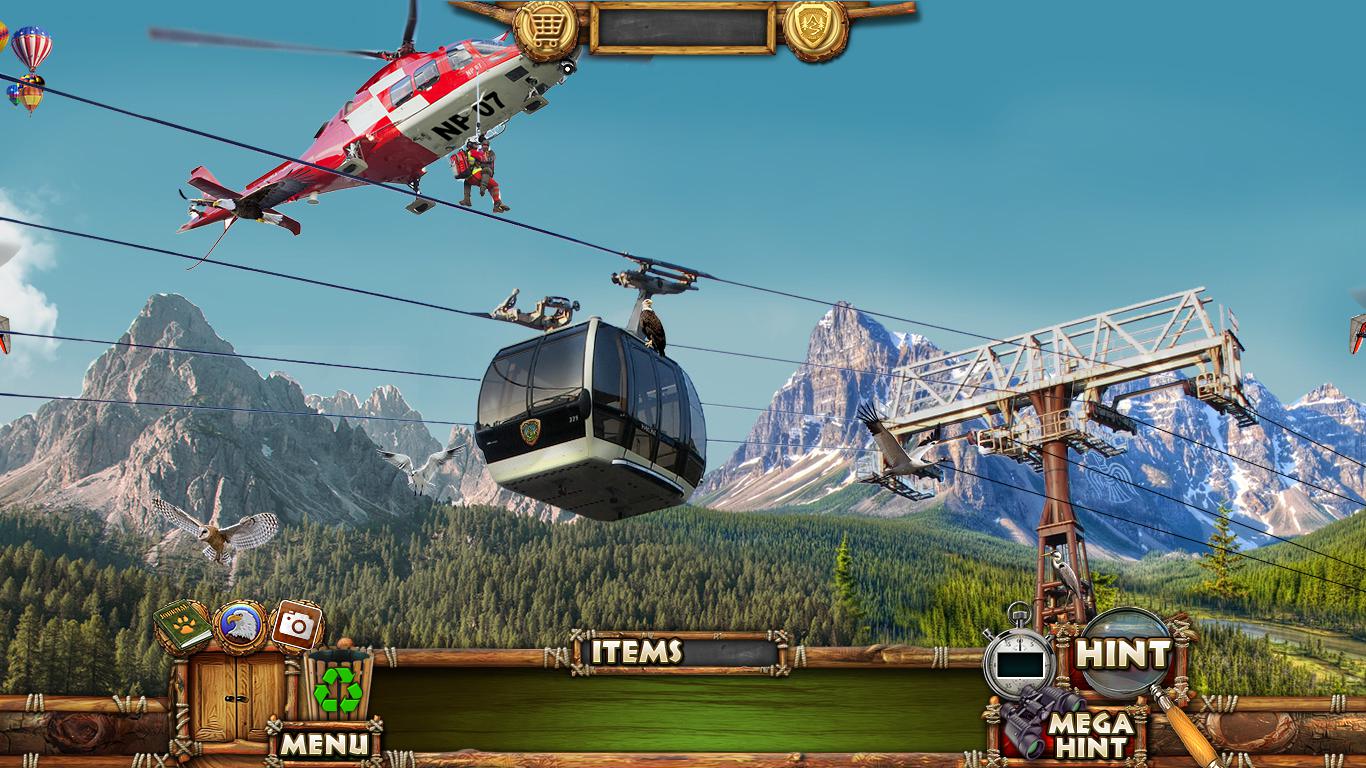Click the stopwatch timer icon

tap(1019, 660)
